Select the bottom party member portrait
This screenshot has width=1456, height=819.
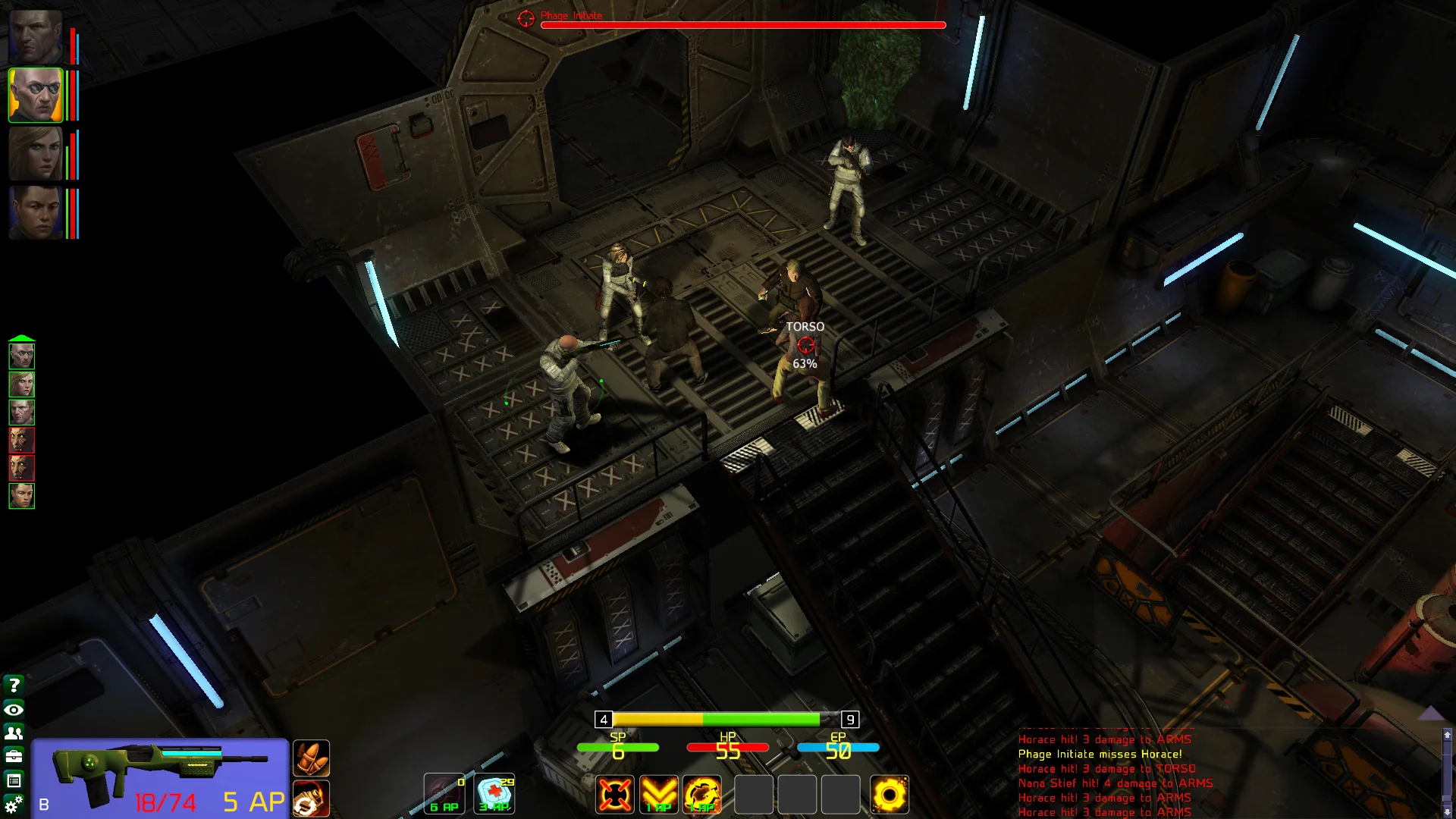pos(36,213)
